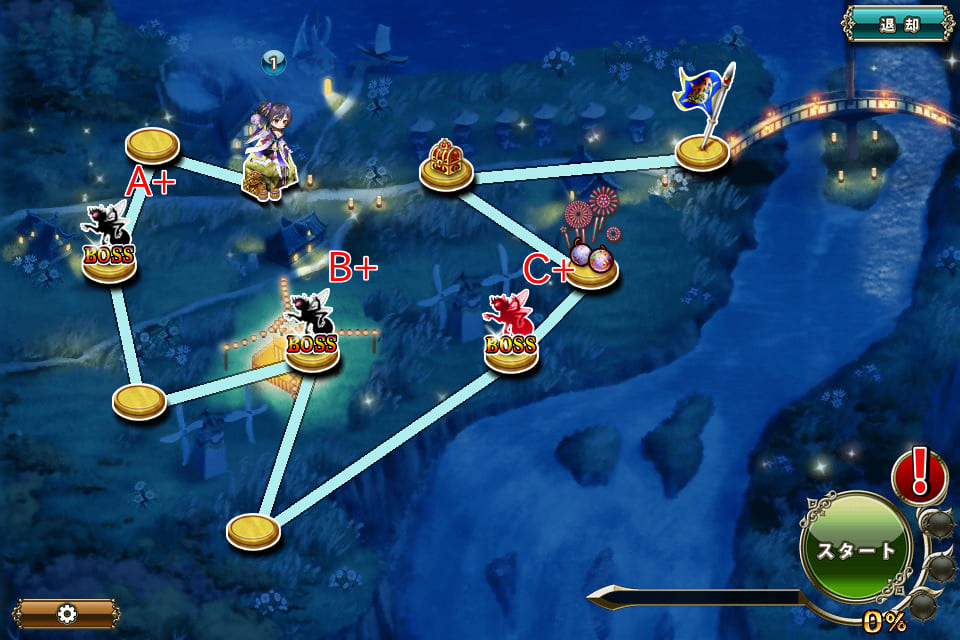Open the gear settings button

pyautogui.click(x=67, y=613)
